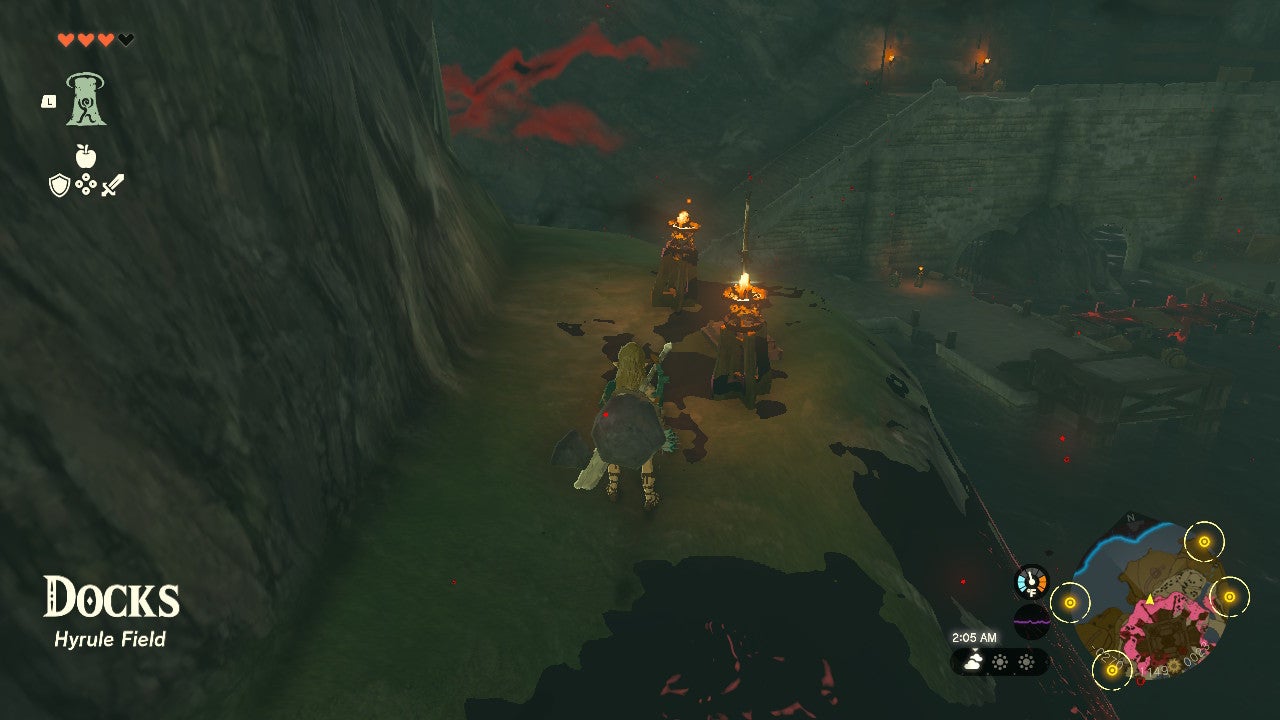This screenshot has height=720, width=1280.
Task: Click the yellow player marker on the minimap
Action: tap(1150, 599)
